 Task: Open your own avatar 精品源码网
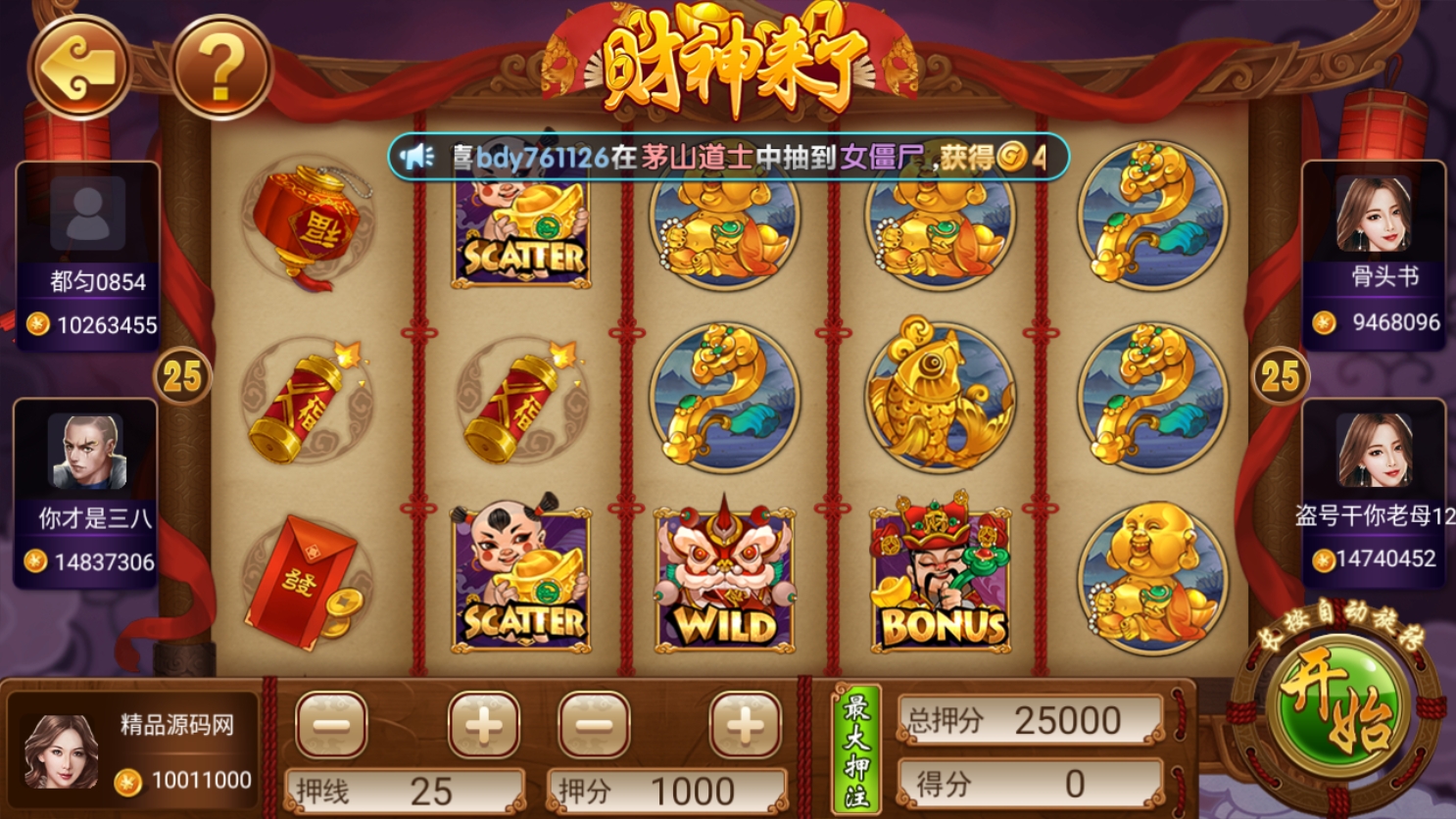pos(61,750)
